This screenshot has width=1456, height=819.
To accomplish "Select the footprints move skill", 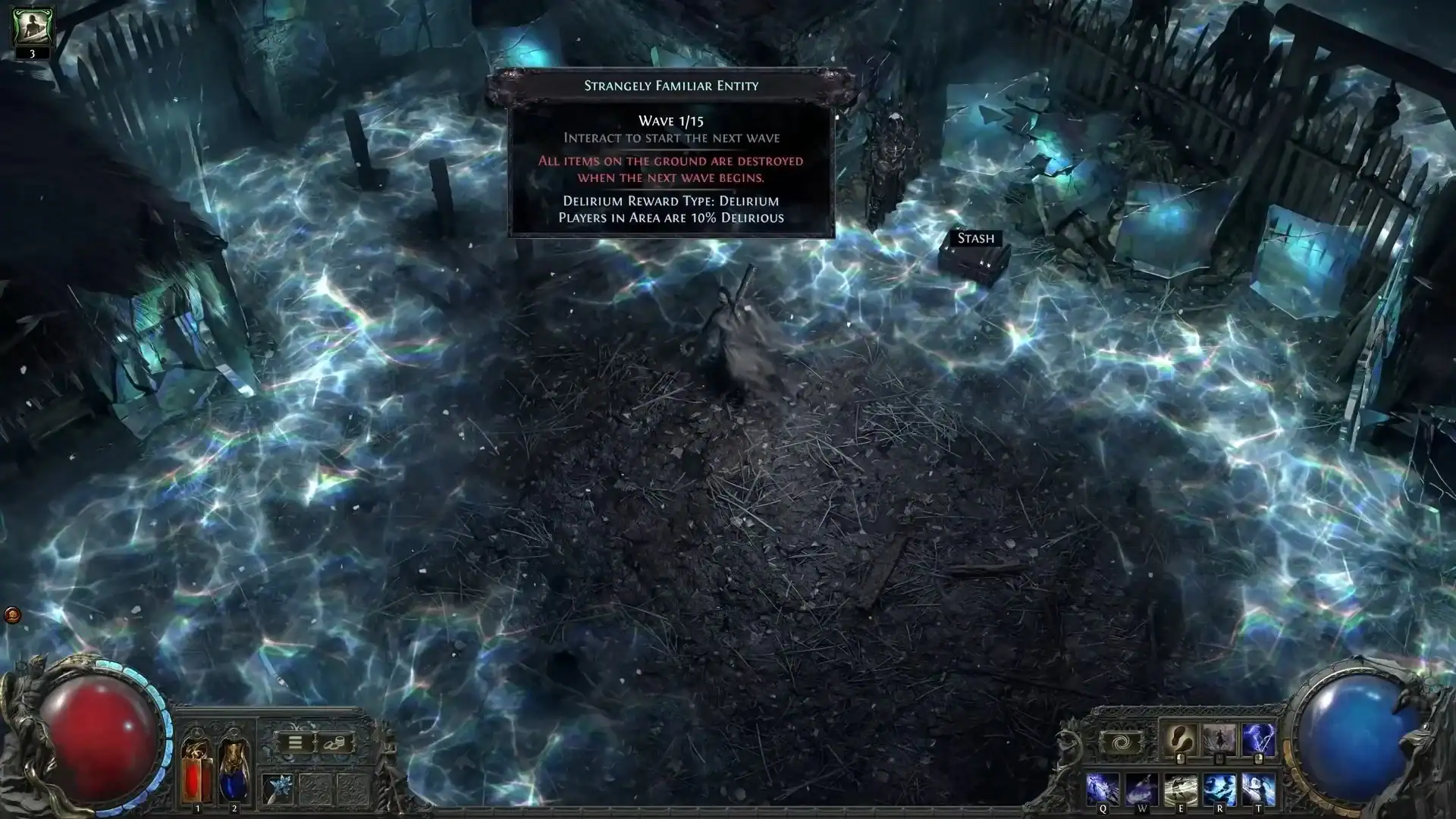I will (1179, 739).
